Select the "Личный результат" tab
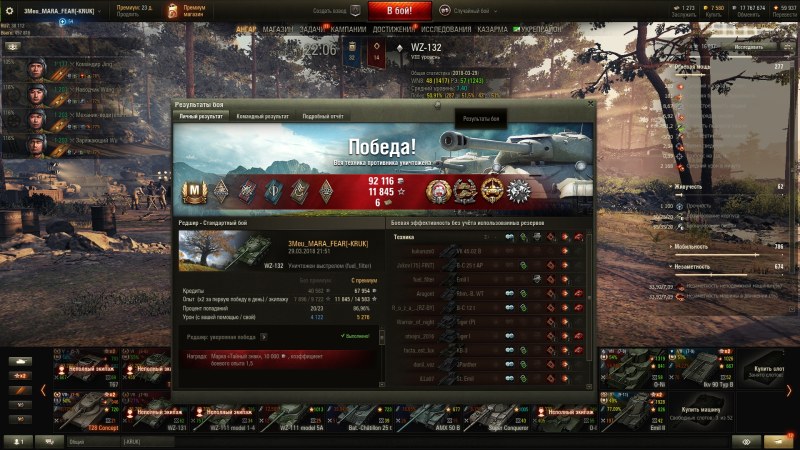This screenshot has height=450, width=800. [x=200, y=116]
